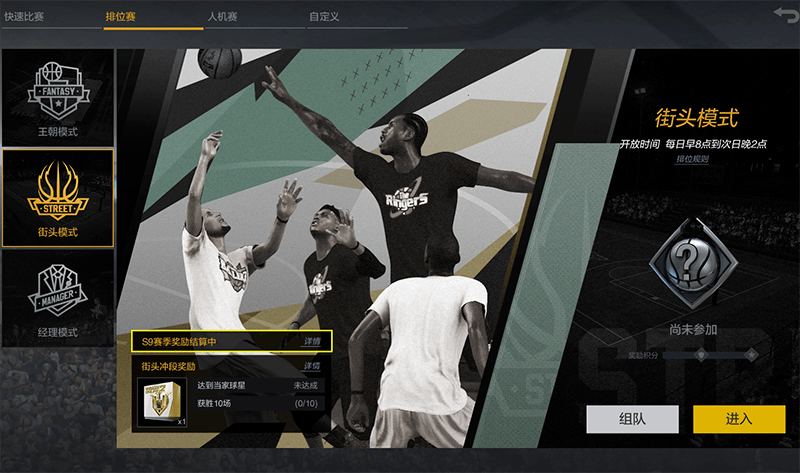This screenshot has width=800, height=473.
Task: Choose the 经理模式 Manager mode tile
Action: (57, 297)
